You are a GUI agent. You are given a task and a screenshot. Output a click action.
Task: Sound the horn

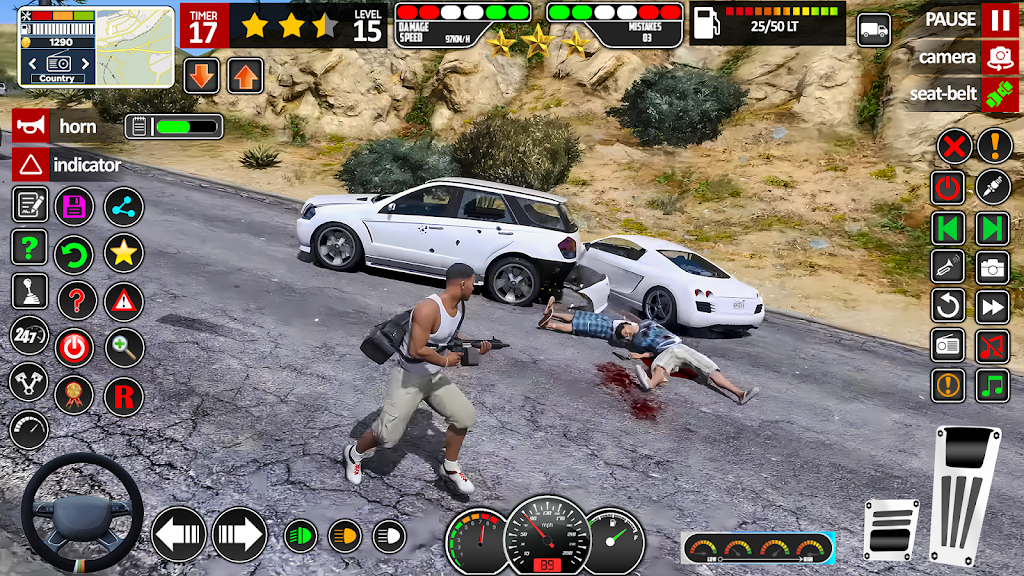click(31, 126)
